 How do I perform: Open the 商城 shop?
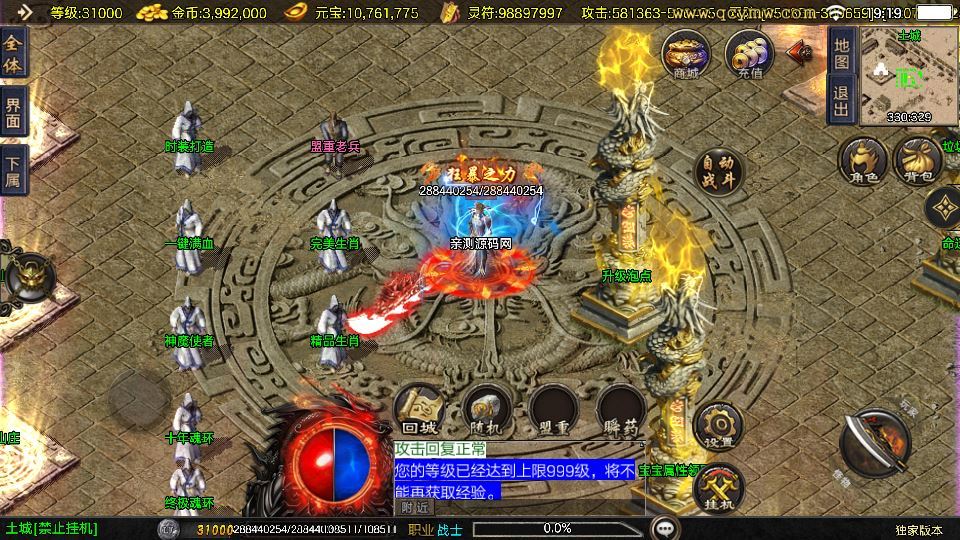pos(687,53)
